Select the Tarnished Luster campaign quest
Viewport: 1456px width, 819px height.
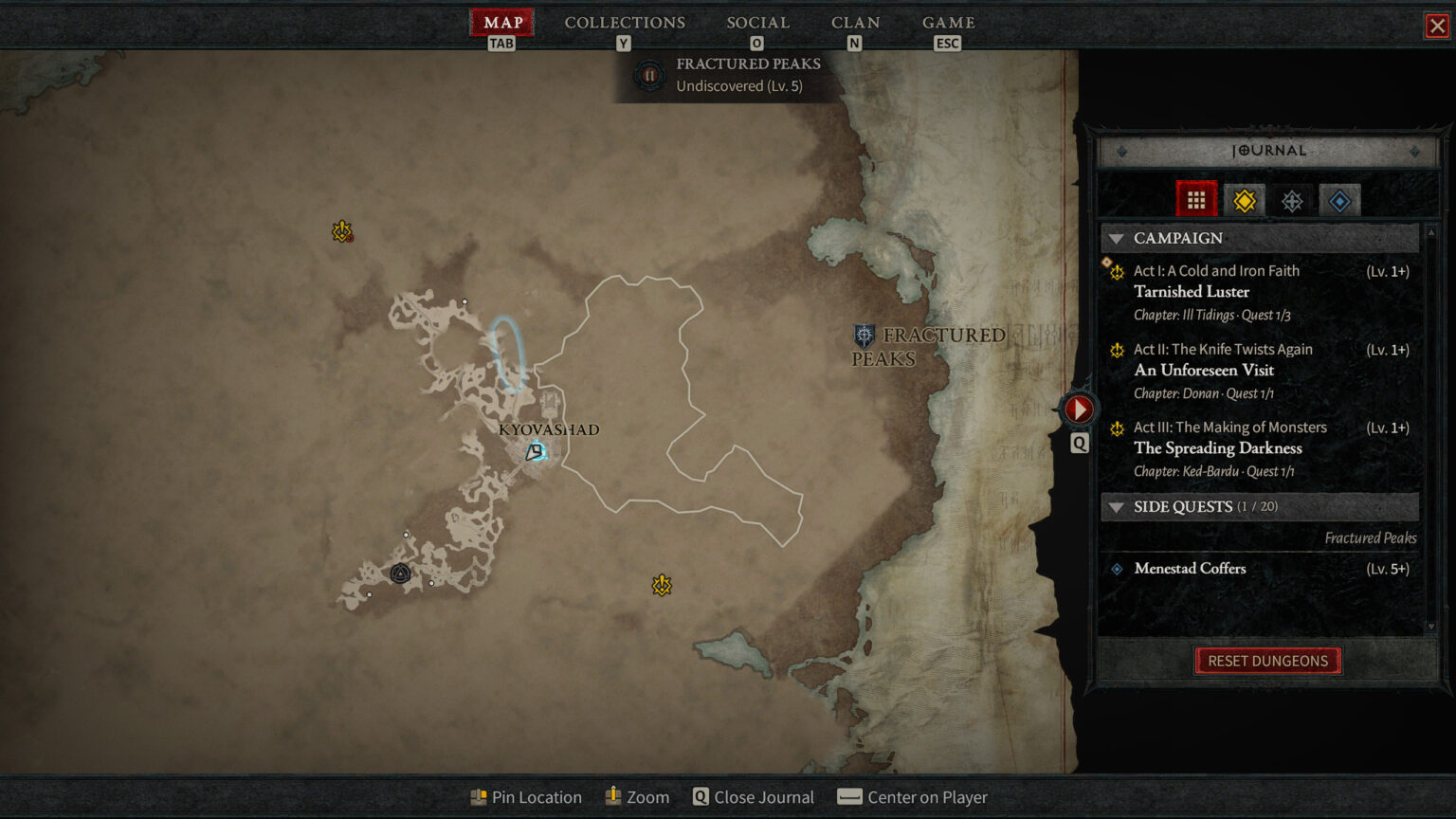pyautogui.click(x=1191, y=291)
